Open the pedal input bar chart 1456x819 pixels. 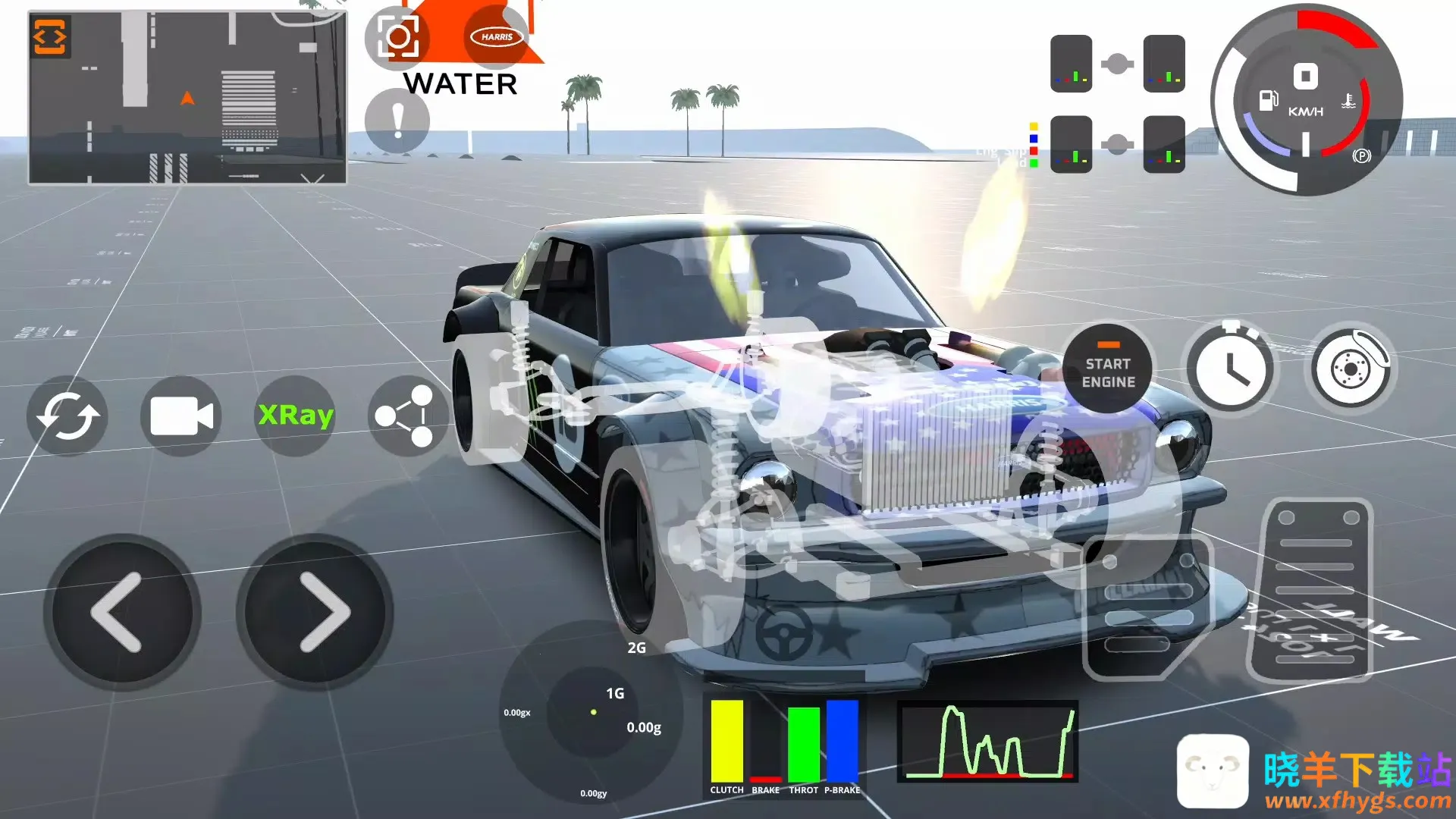click(784, 745)
